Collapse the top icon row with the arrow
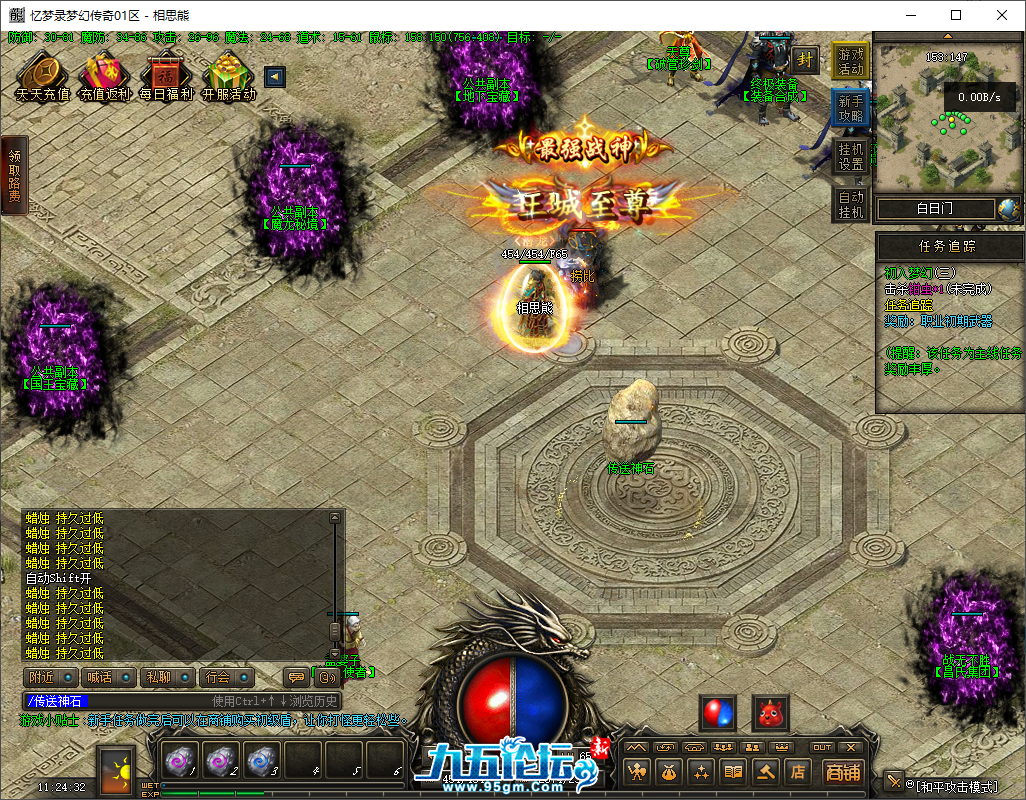The image size is (1026, 800). 274,77
